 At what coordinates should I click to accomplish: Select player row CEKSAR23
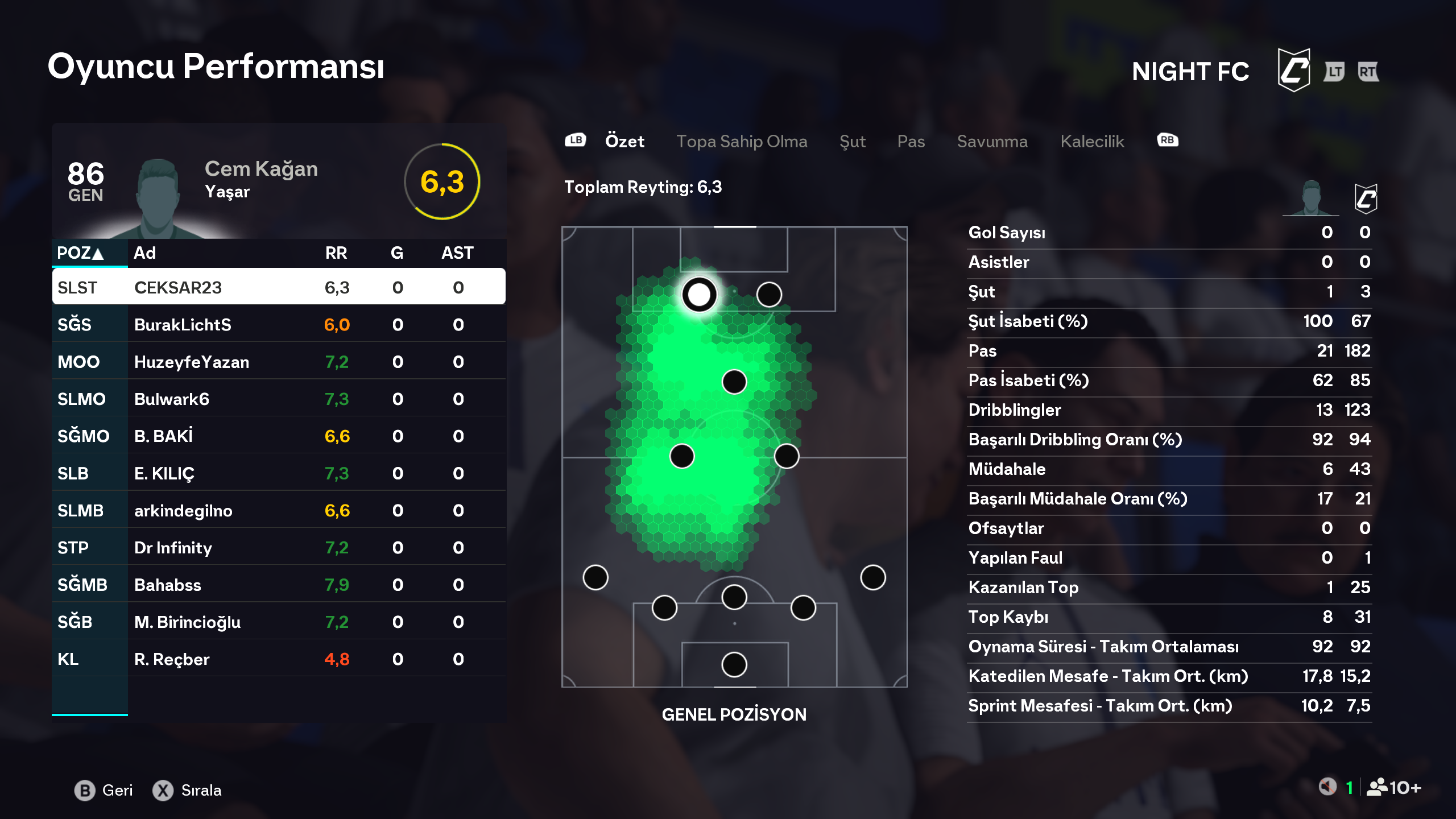pos(279,287)
